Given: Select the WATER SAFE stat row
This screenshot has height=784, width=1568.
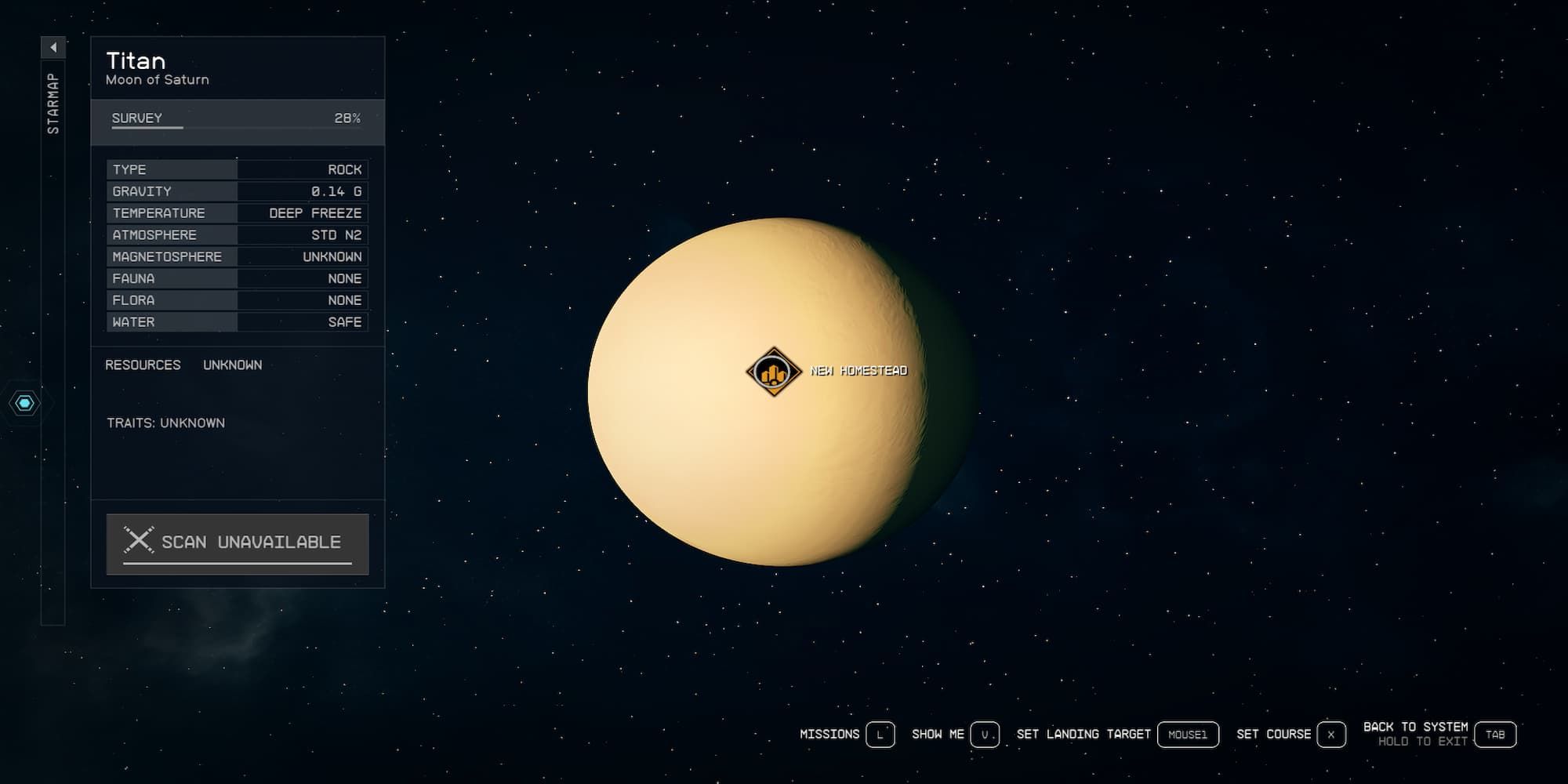Looking at the screenshot, I should tap(235, 321).
